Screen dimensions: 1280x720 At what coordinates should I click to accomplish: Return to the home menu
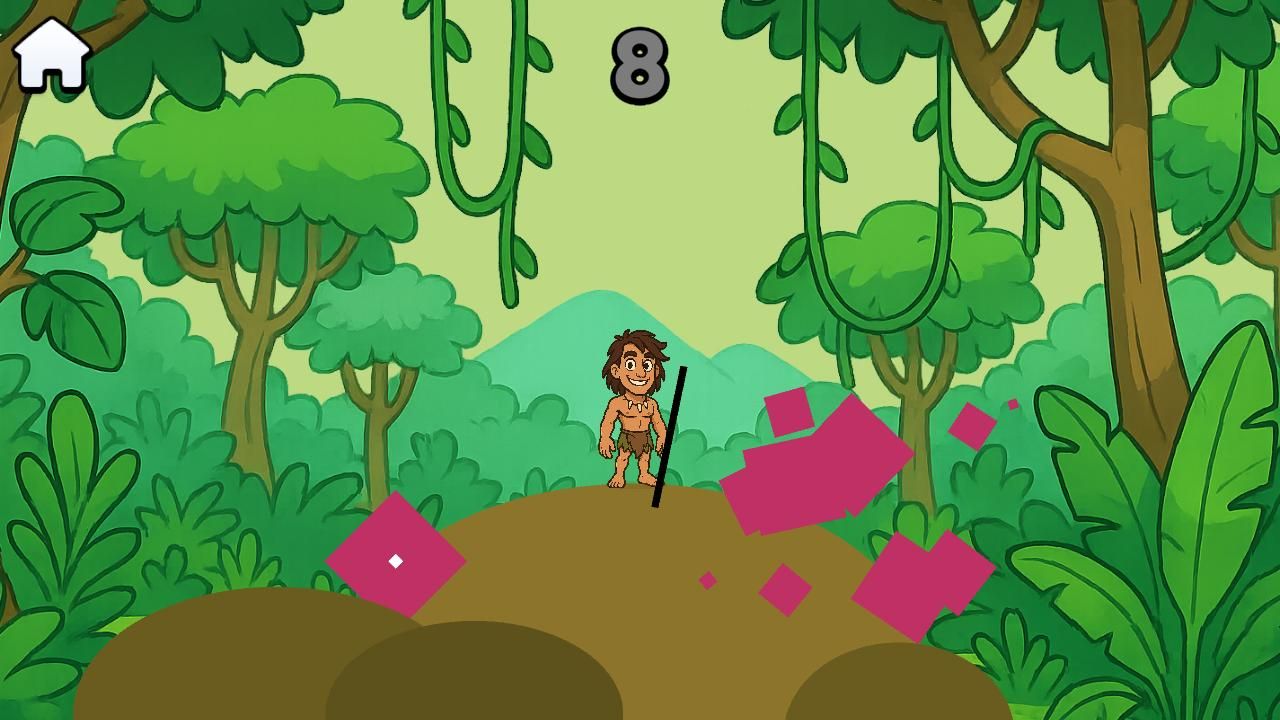coord(51,55)
